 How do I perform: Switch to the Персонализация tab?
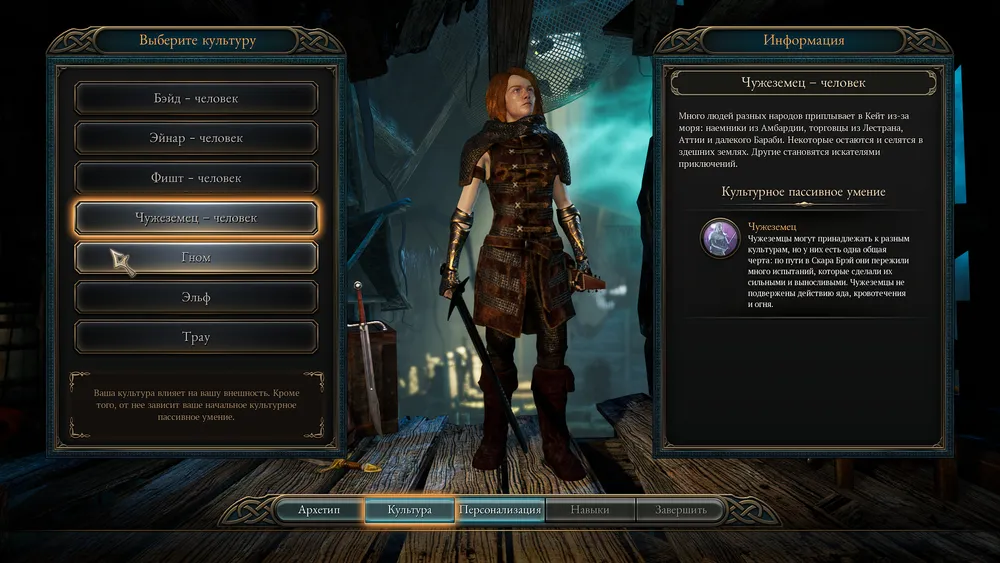500,510
